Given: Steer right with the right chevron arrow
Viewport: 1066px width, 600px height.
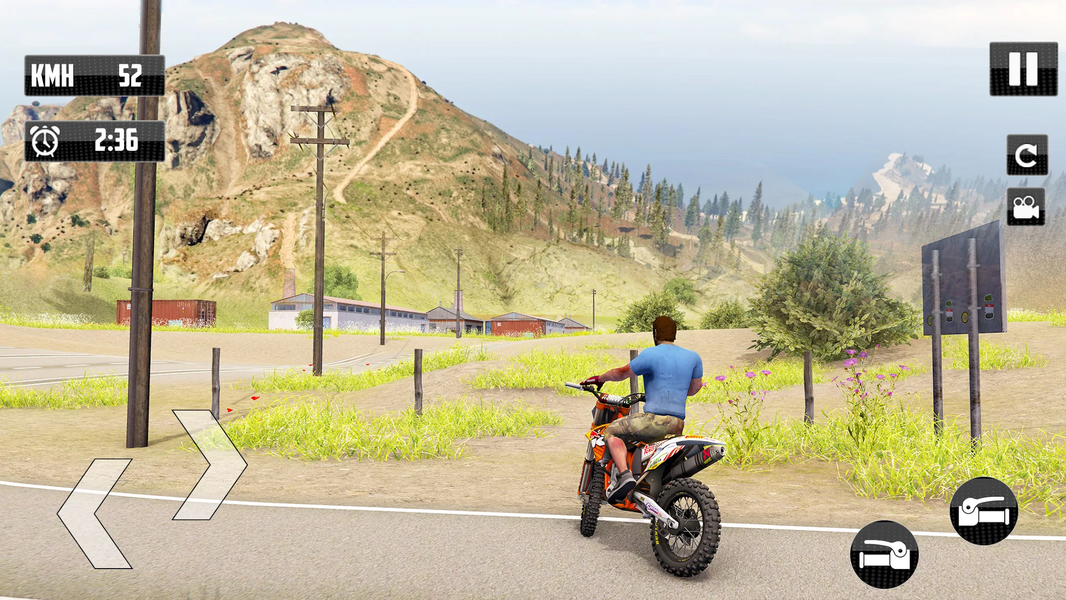Looking at the screenshot, I should (x=209, y=464).
